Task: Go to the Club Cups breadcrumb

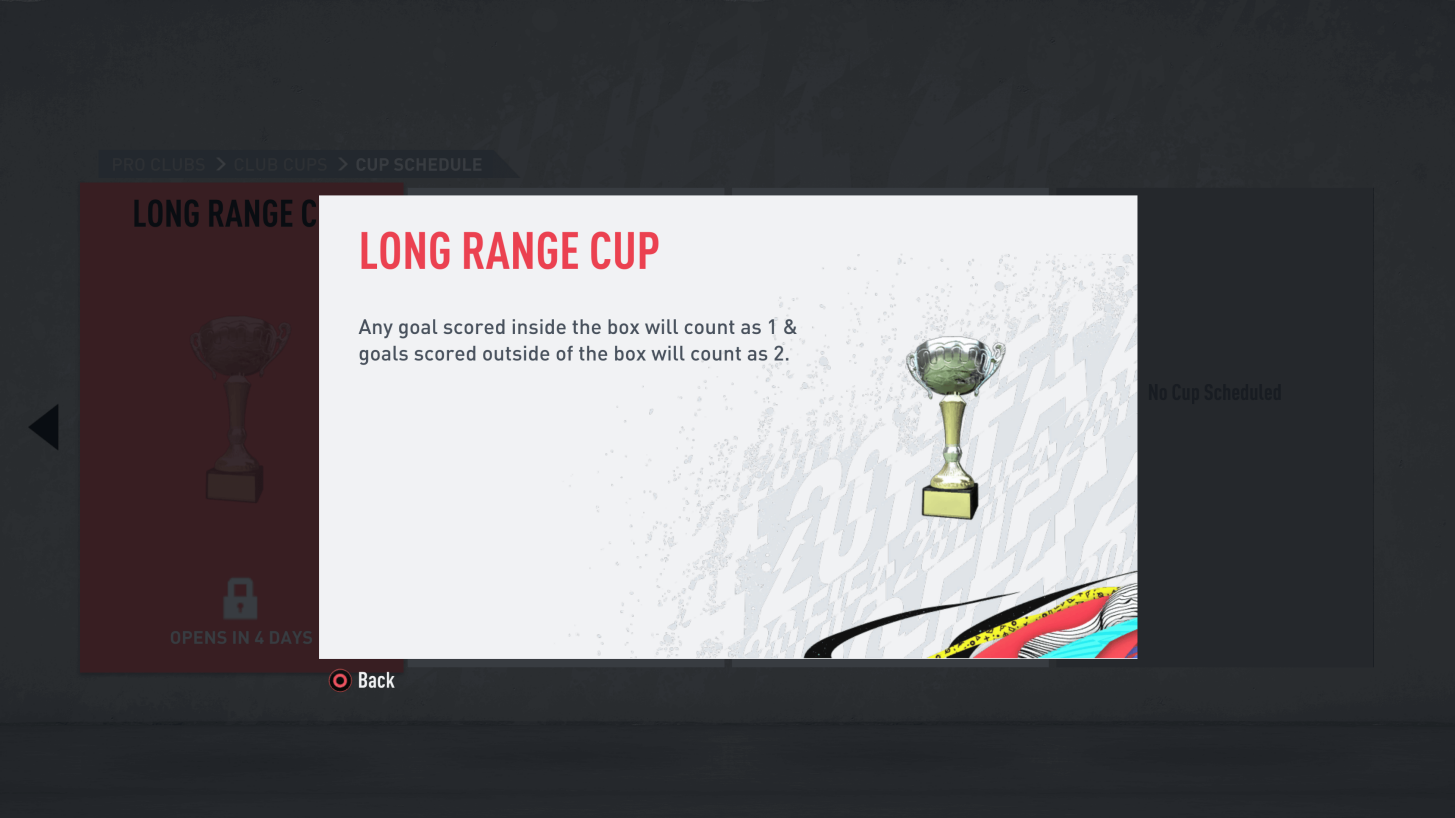Action: click(x=280, y=165)
